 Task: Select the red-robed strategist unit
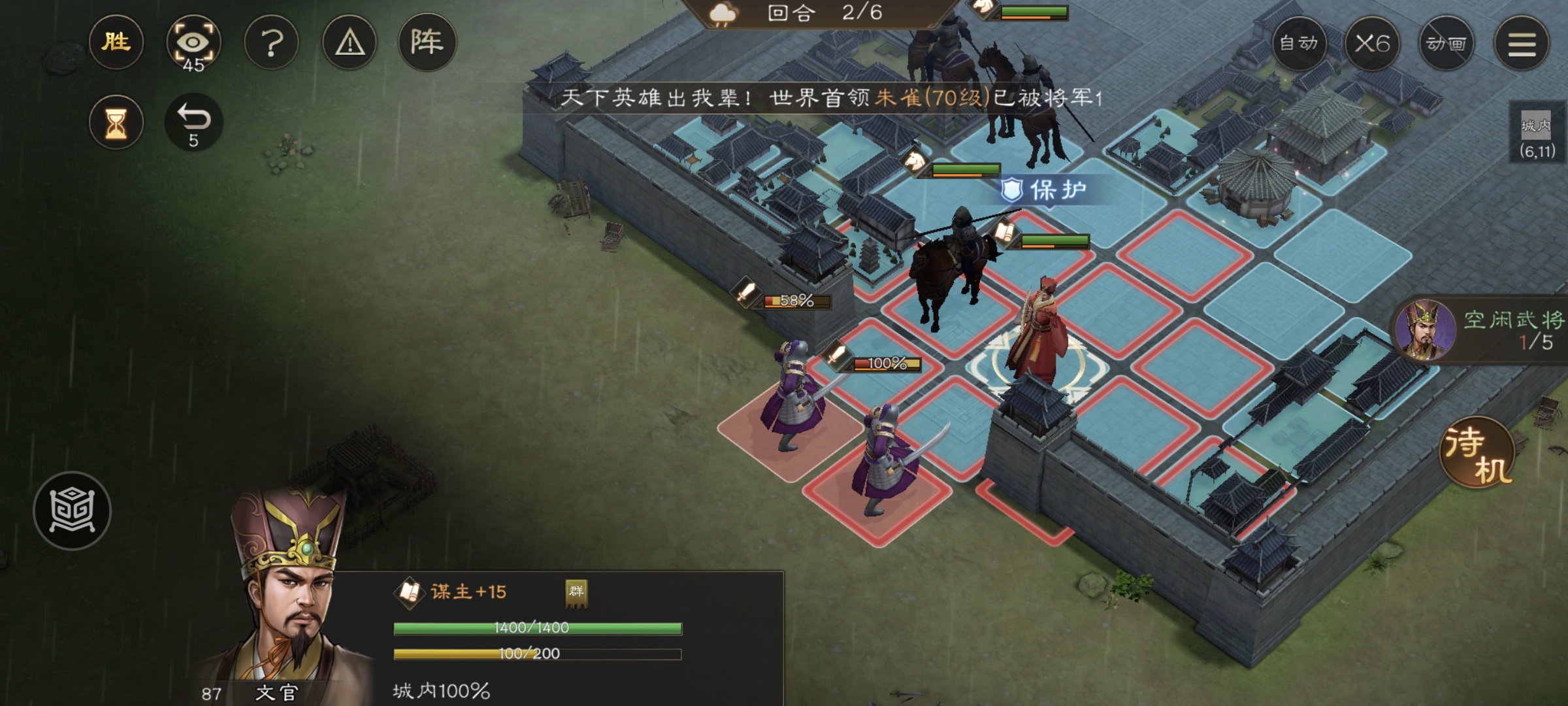click(1039, 333)
